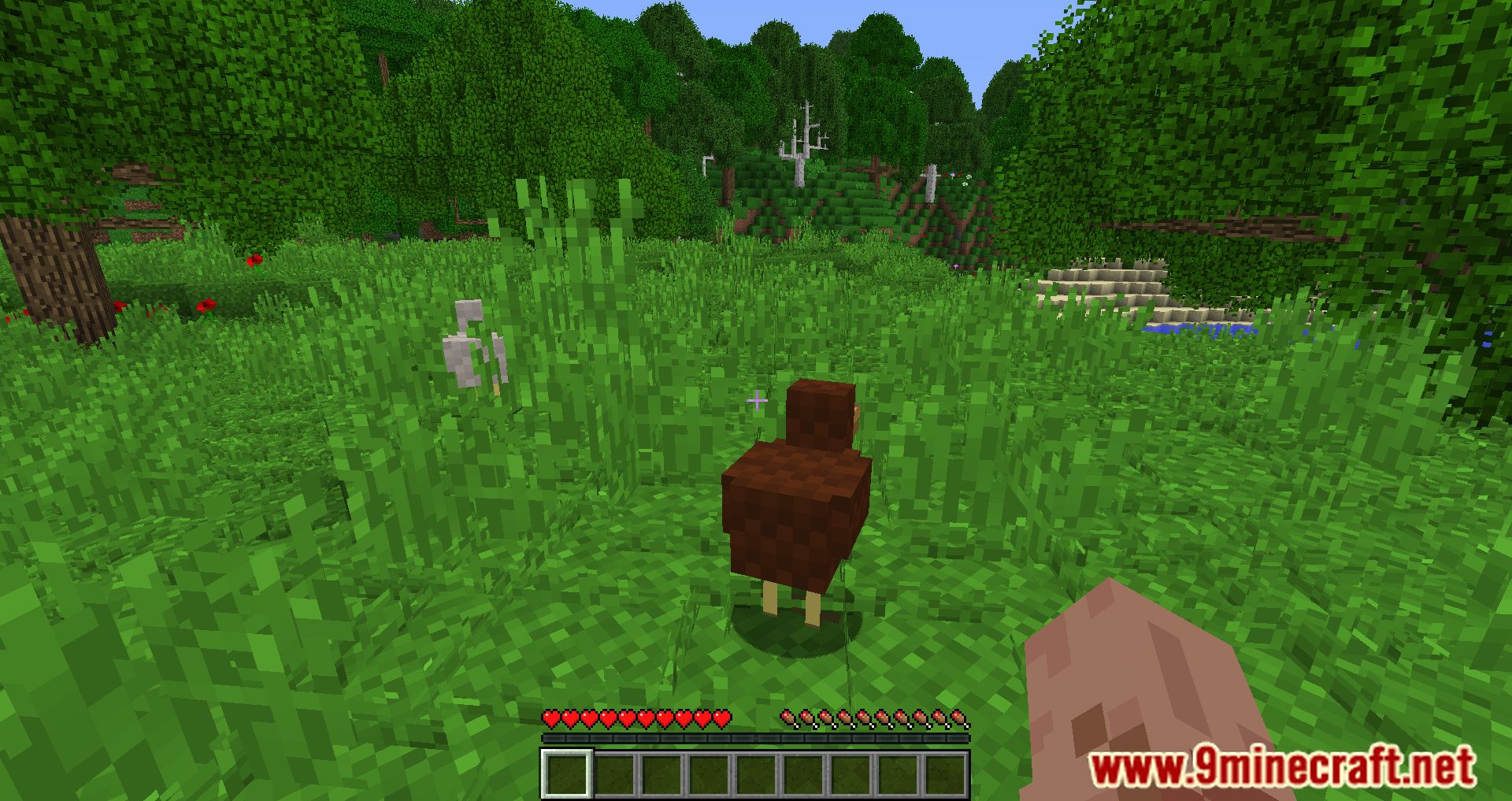1512x801 pixels.
Task: Click the brown chicken in the grass
Action: [x=795, y=504]
